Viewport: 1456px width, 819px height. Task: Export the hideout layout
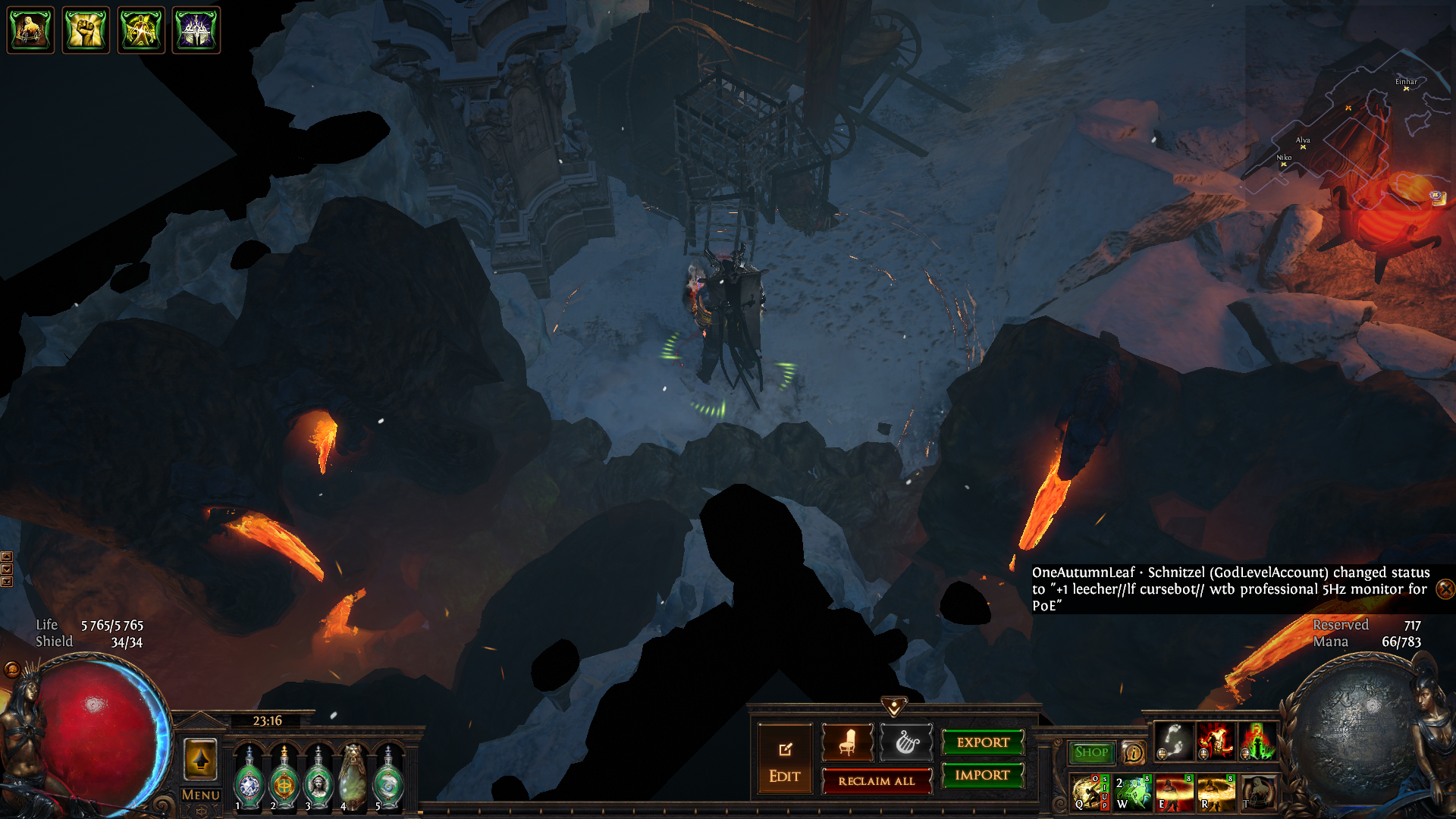983,742
